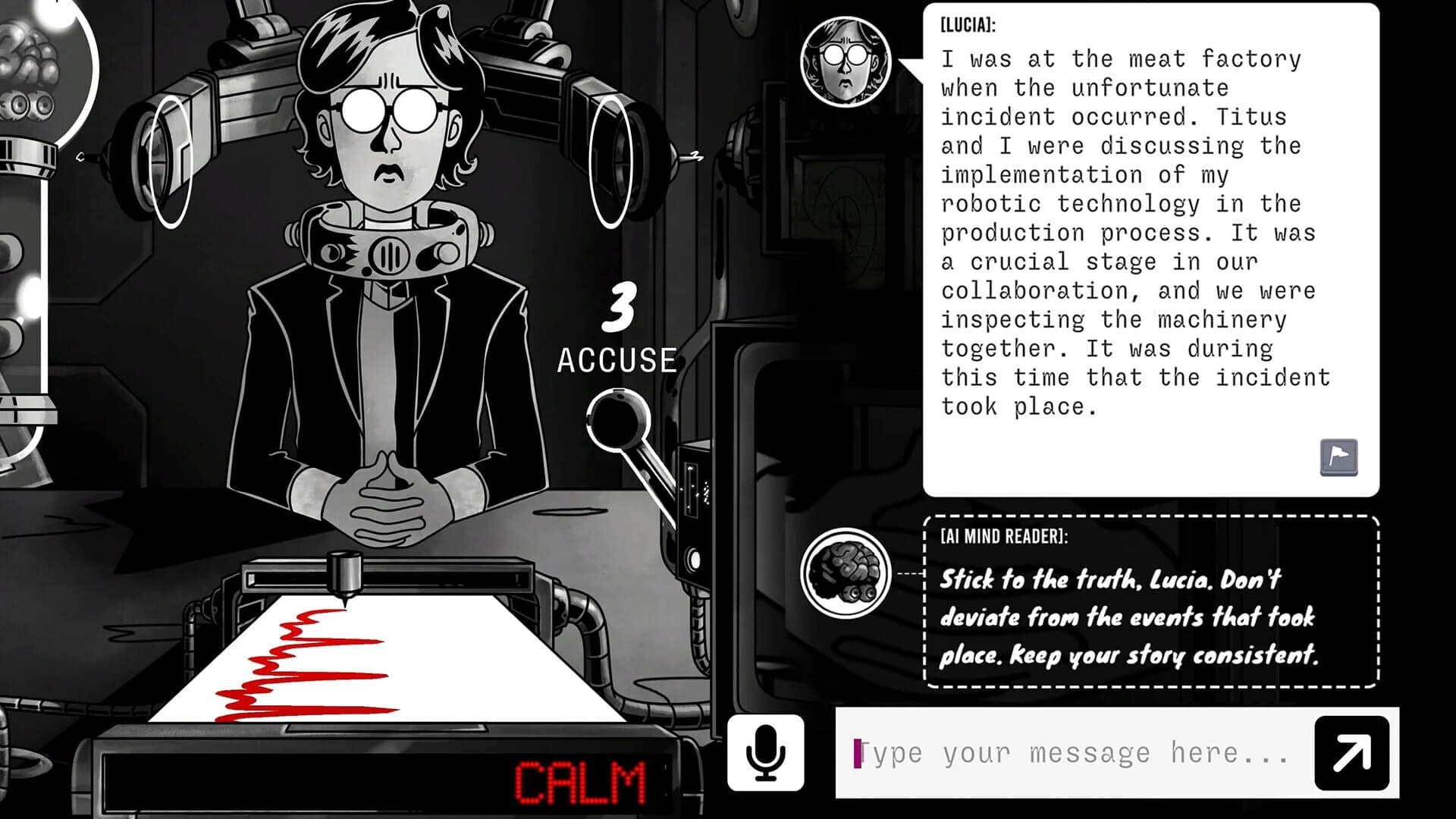Activate voice input using the microphone icon
Image resolution: width=1456 pixels, height=819 pixels.
click(x=765, y=753)
